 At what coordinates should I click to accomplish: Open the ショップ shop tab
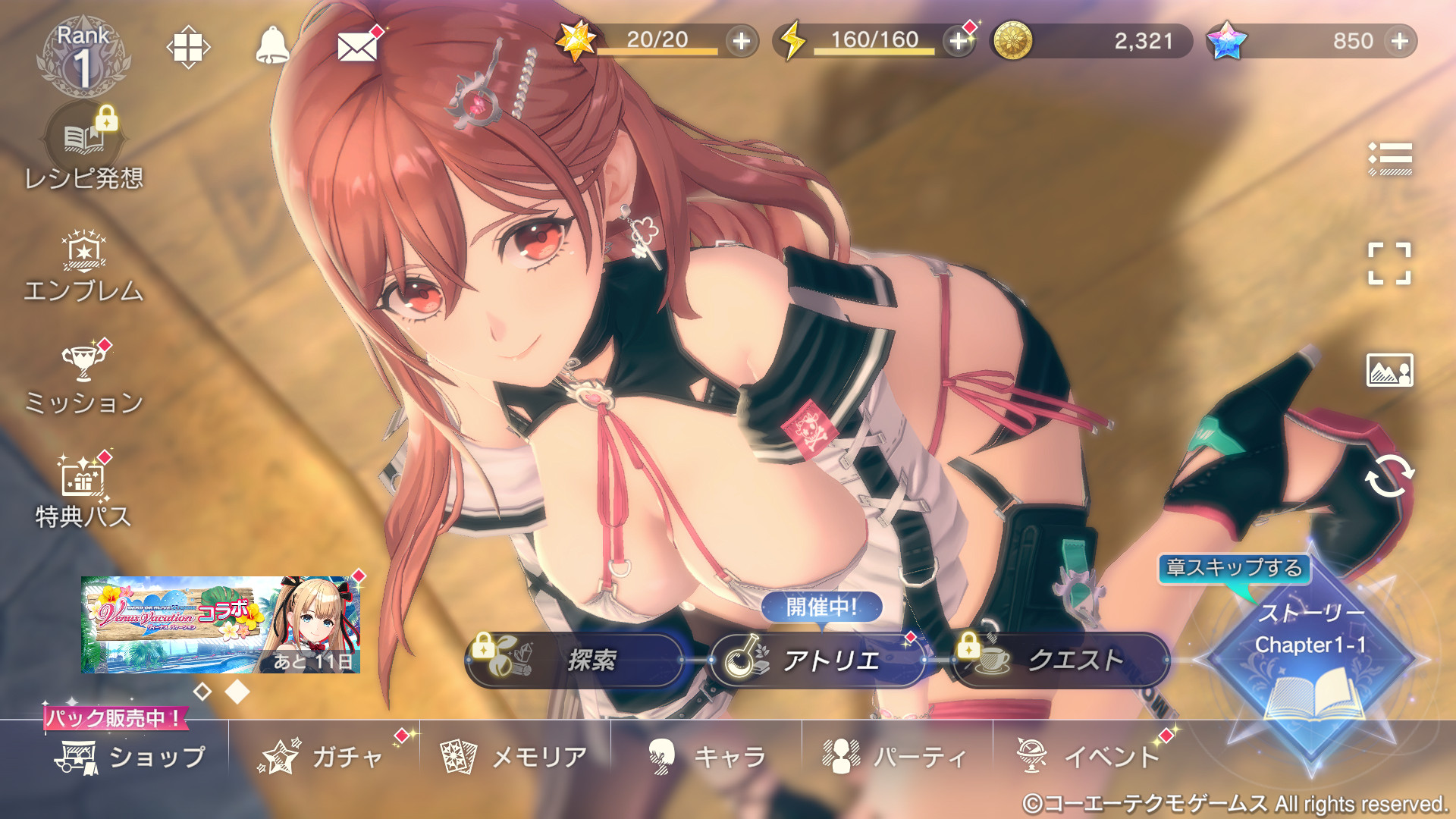130,757
